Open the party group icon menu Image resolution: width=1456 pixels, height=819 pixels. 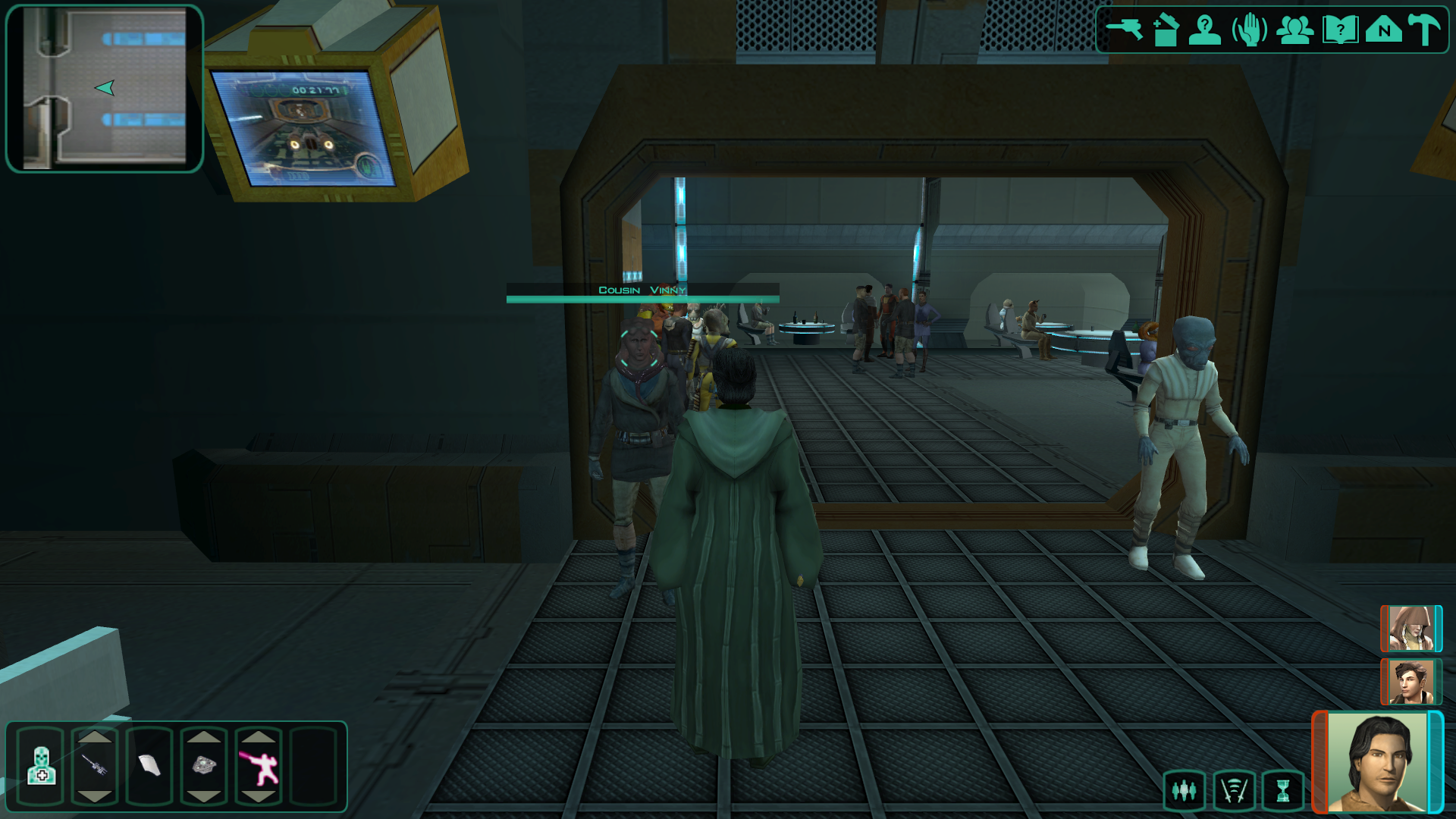click(1294, 30)
